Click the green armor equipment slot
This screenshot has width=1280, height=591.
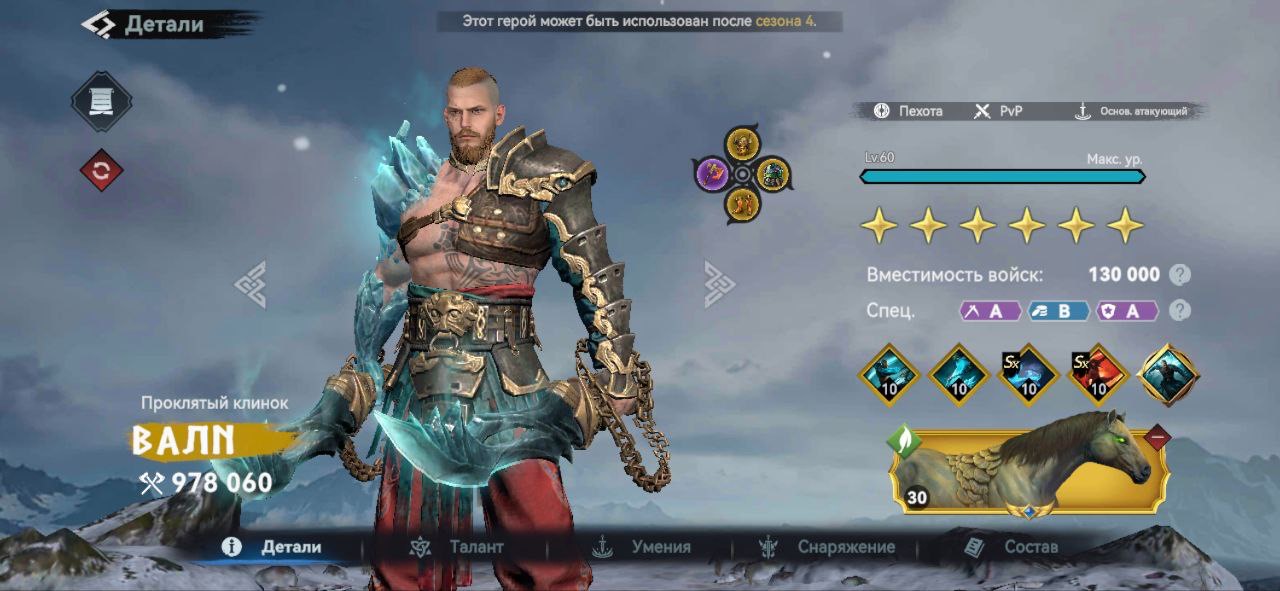point(773,175)
